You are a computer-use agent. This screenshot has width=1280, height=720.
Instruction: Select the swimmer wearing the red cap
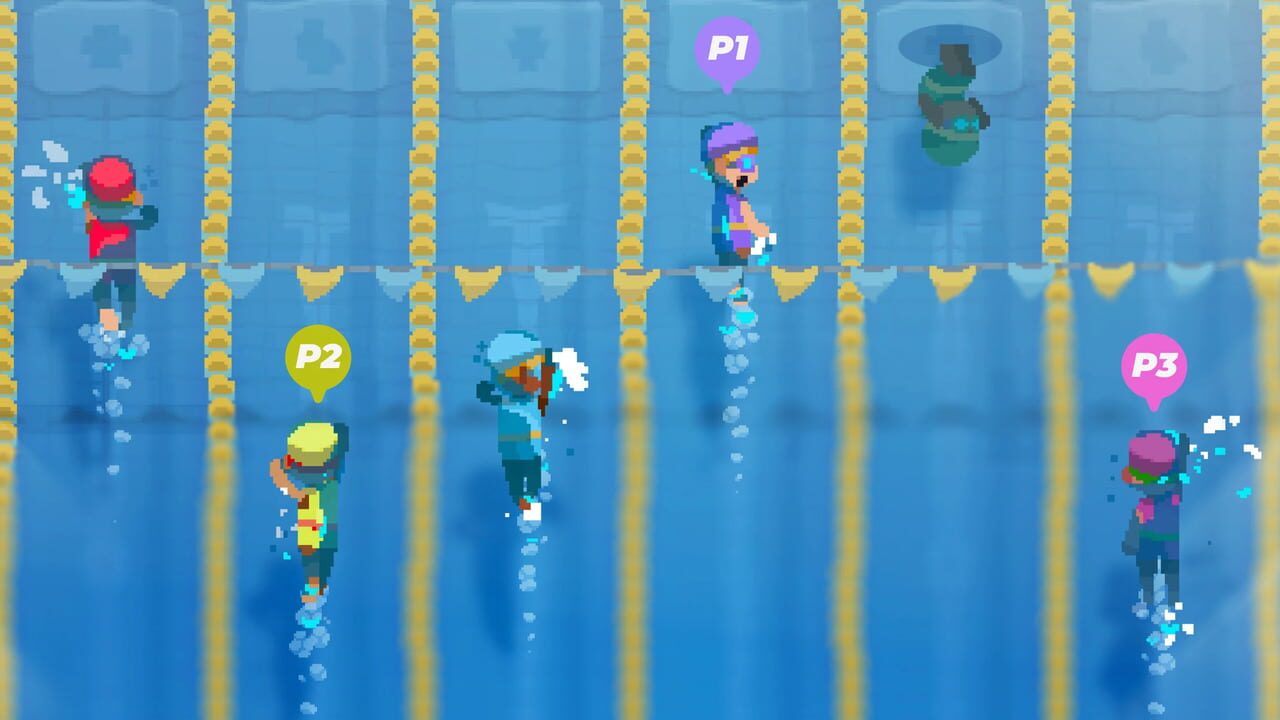[110, 200]
